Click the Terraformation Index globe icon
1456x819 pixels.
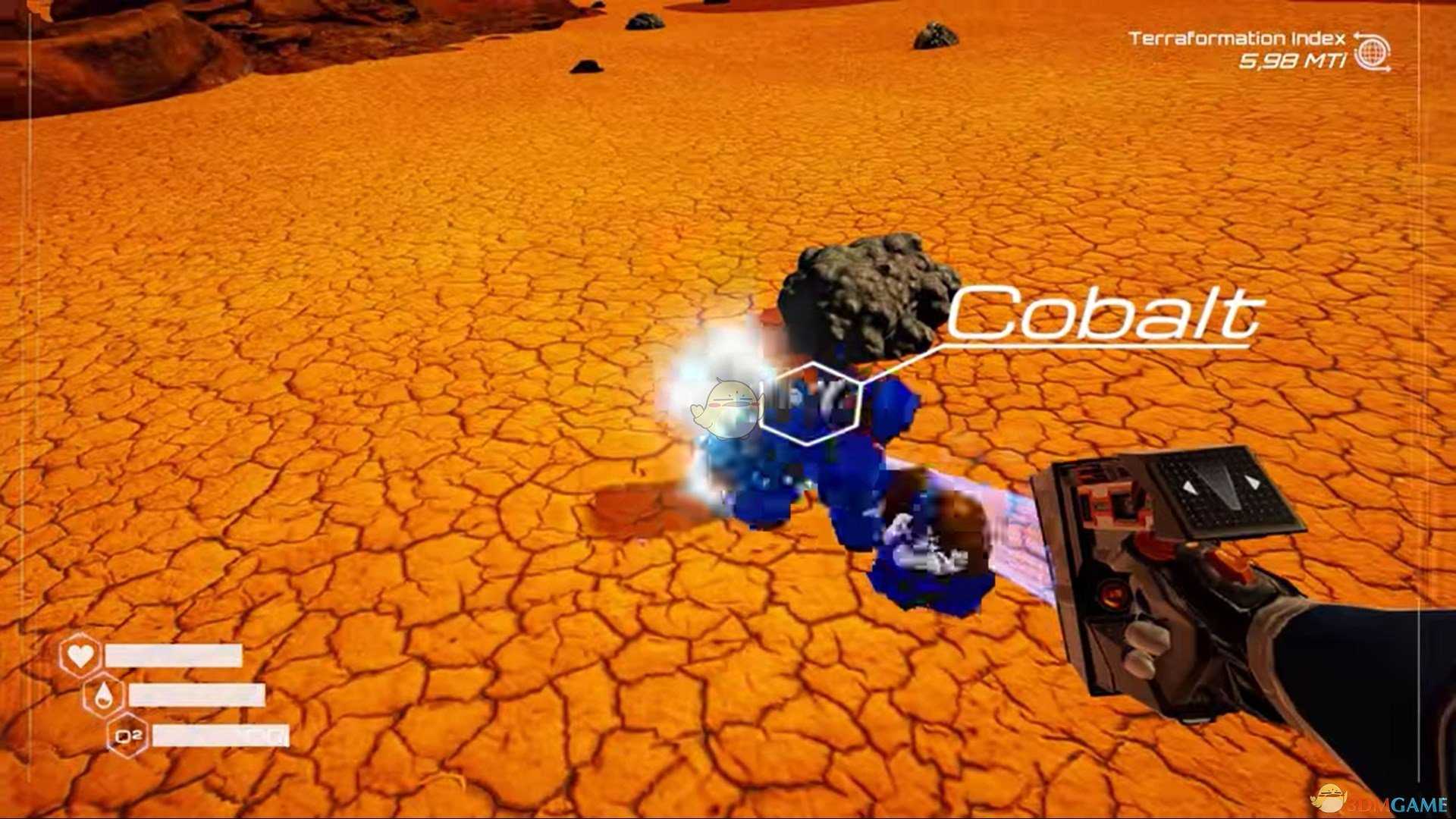pos(1372,52)
